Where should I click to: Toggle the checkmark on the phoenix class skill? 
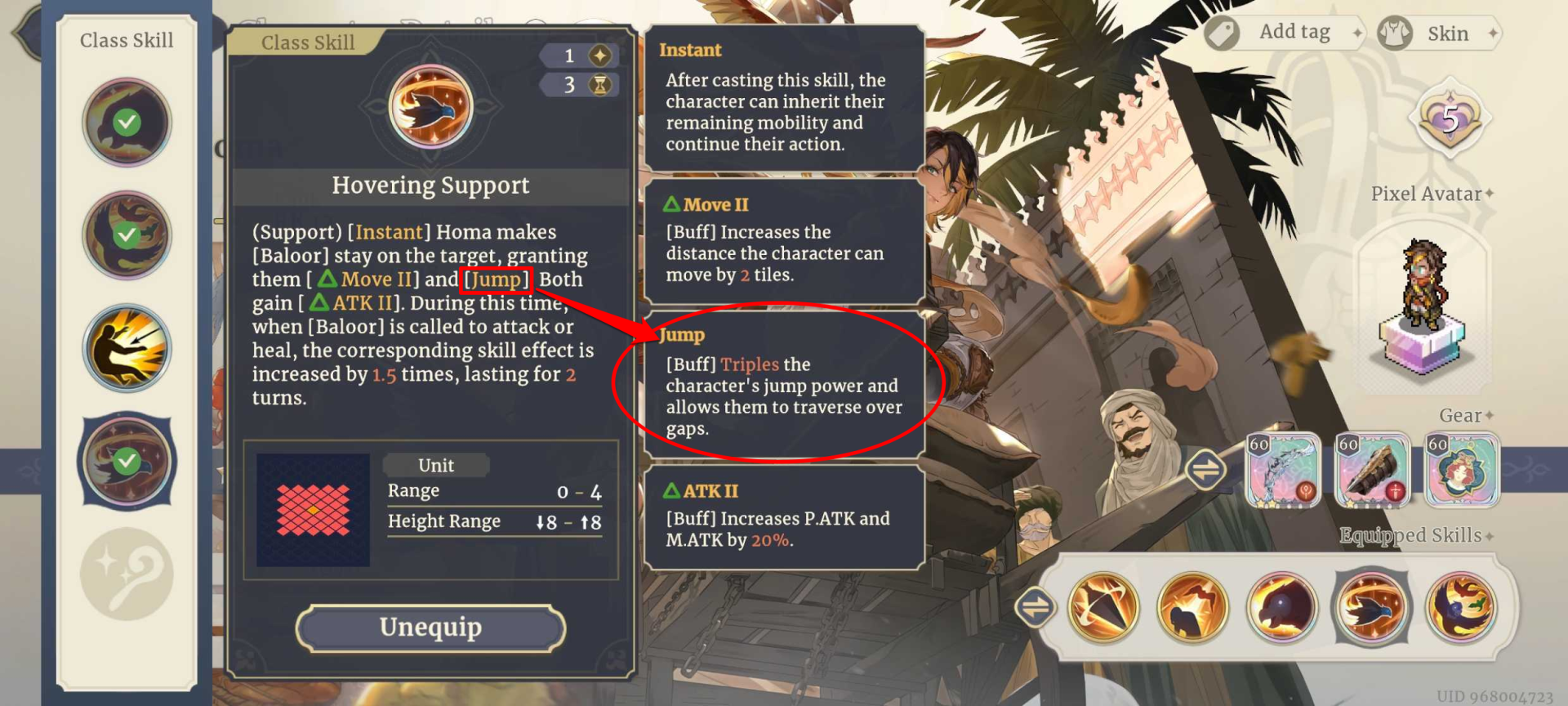tap(127, 235)
